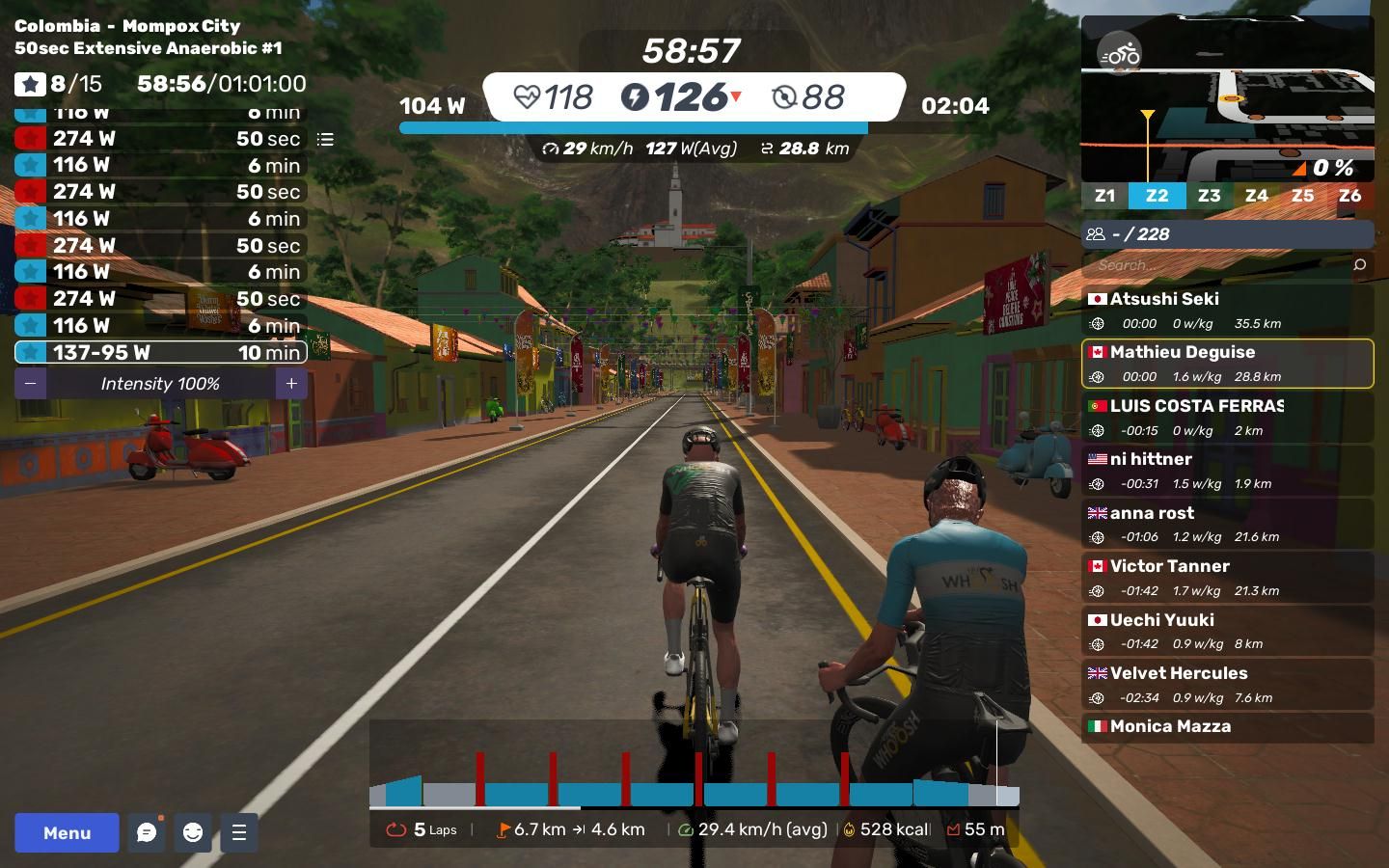Screen dimensions: 1389x868
Task: Choose the Z6 zone tab
Action: pos(1349,196)
